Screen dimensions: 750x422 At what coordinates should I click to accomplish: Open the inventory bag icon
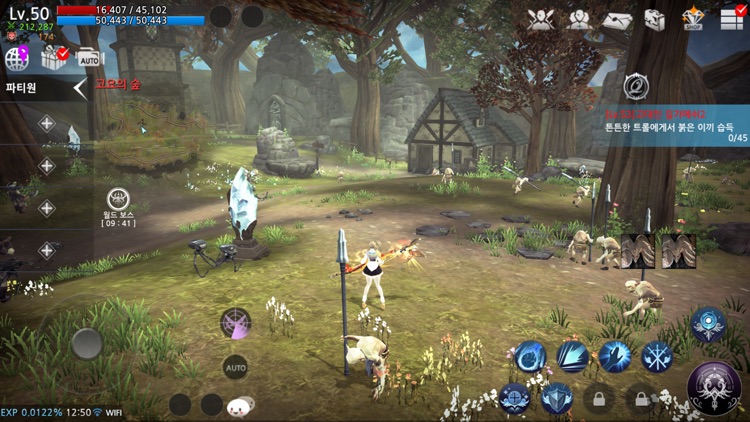(654, 20)
